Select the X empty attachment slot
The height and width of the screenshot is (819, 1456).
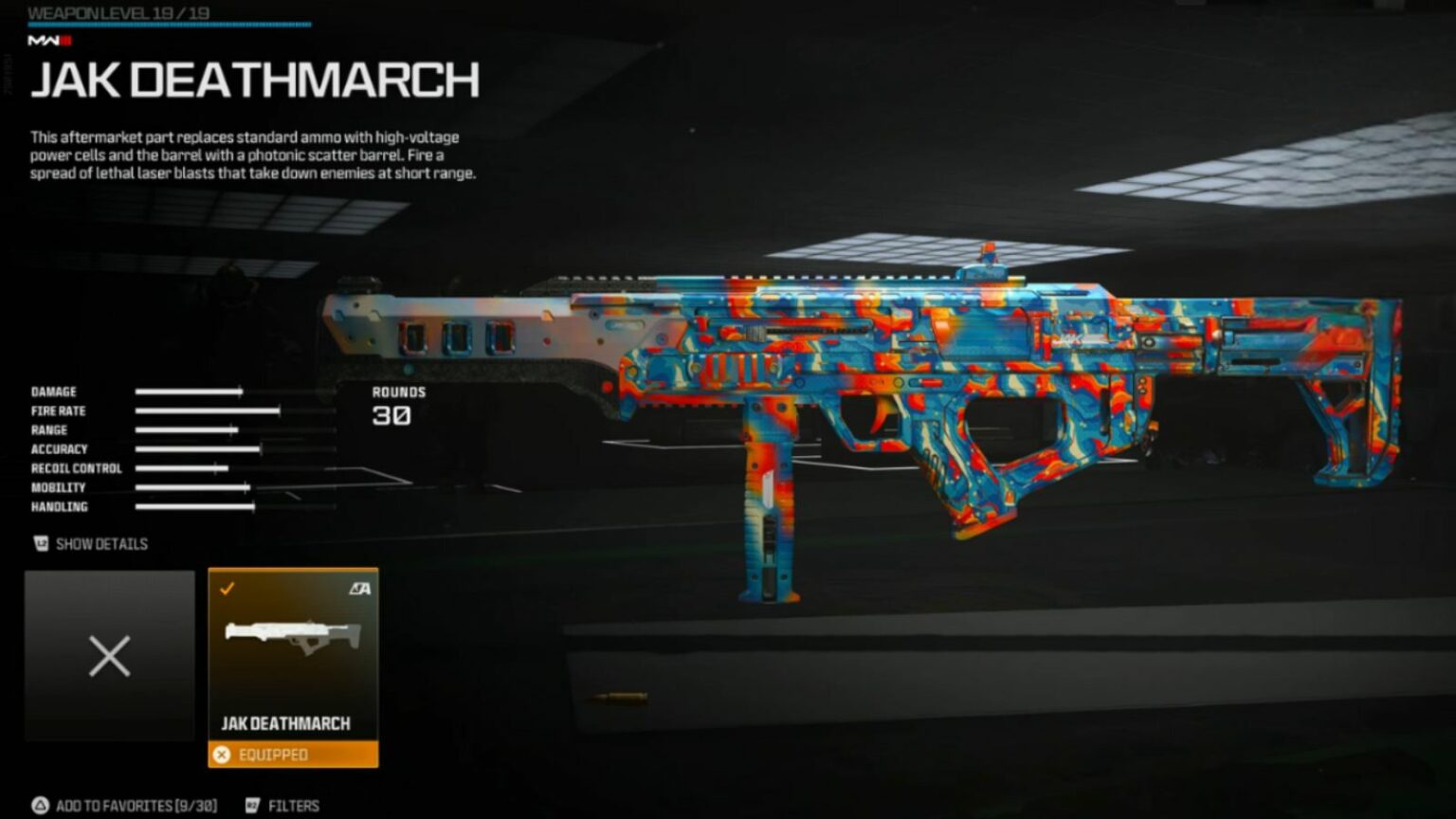click(x=107, y=654)
